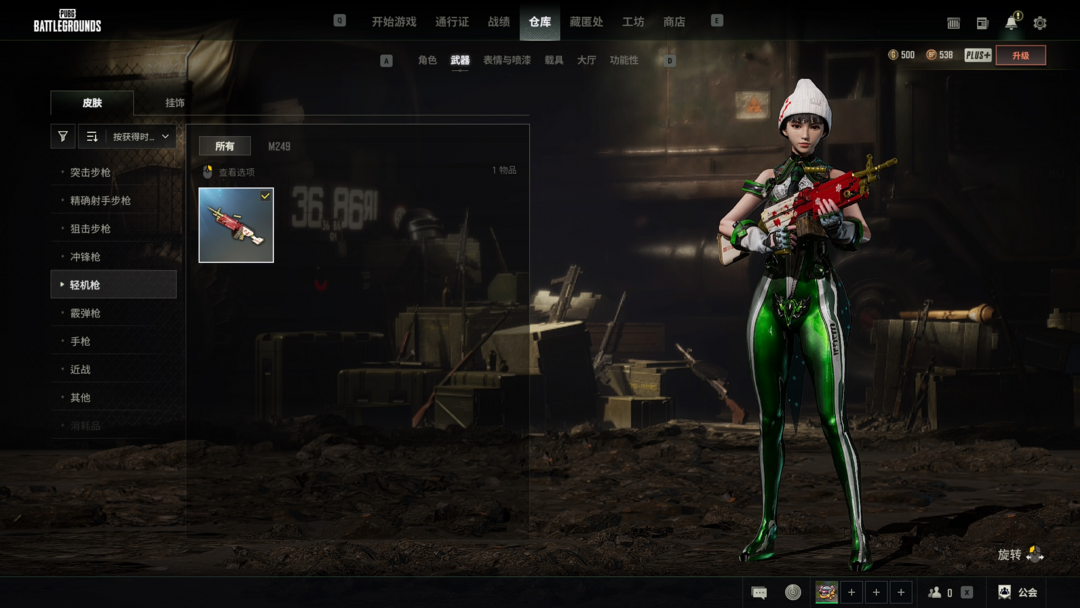The width and height of the screenshot is (1080, 608).
Task: Switch to 表情与喷漆 sub-tab
Action: [x=507, y=61]
